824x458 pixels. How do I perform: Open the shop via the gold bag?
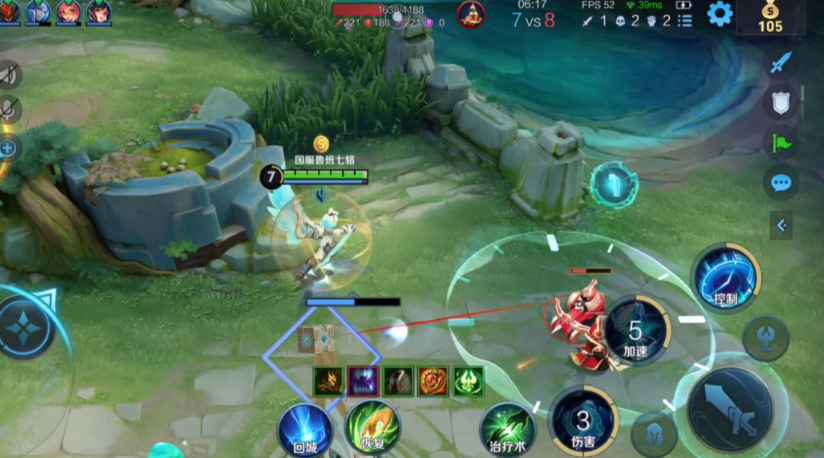pyautogui.click(x=770, y=17)
